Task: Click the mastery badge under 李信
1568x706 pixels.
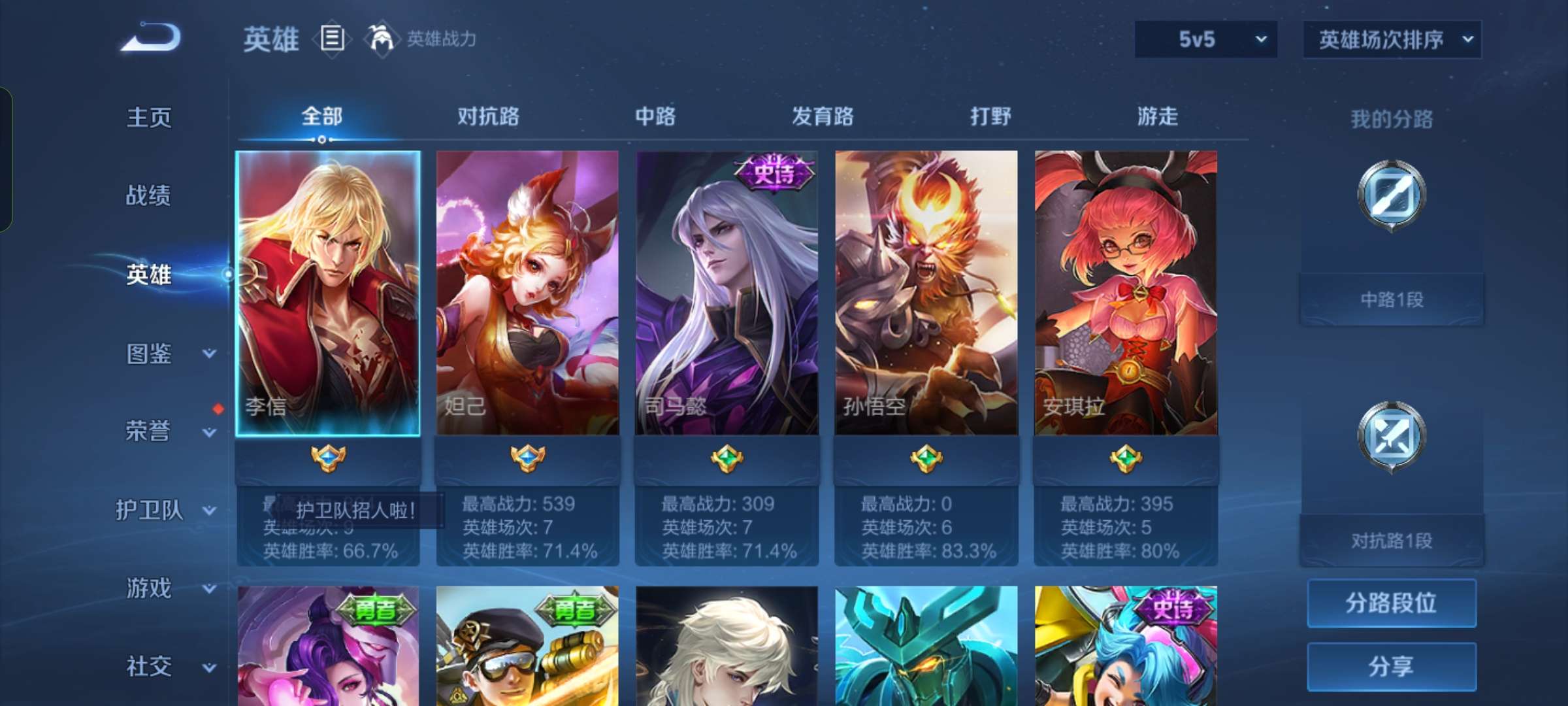Action: pos(329,458)
